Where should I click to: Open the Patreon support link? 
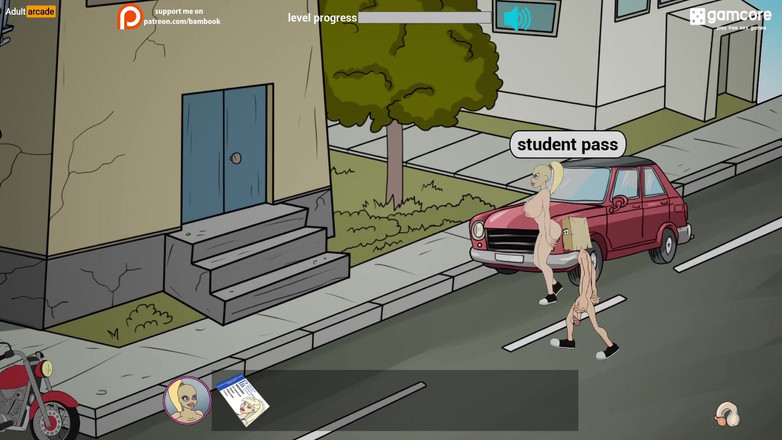[169, 16]
